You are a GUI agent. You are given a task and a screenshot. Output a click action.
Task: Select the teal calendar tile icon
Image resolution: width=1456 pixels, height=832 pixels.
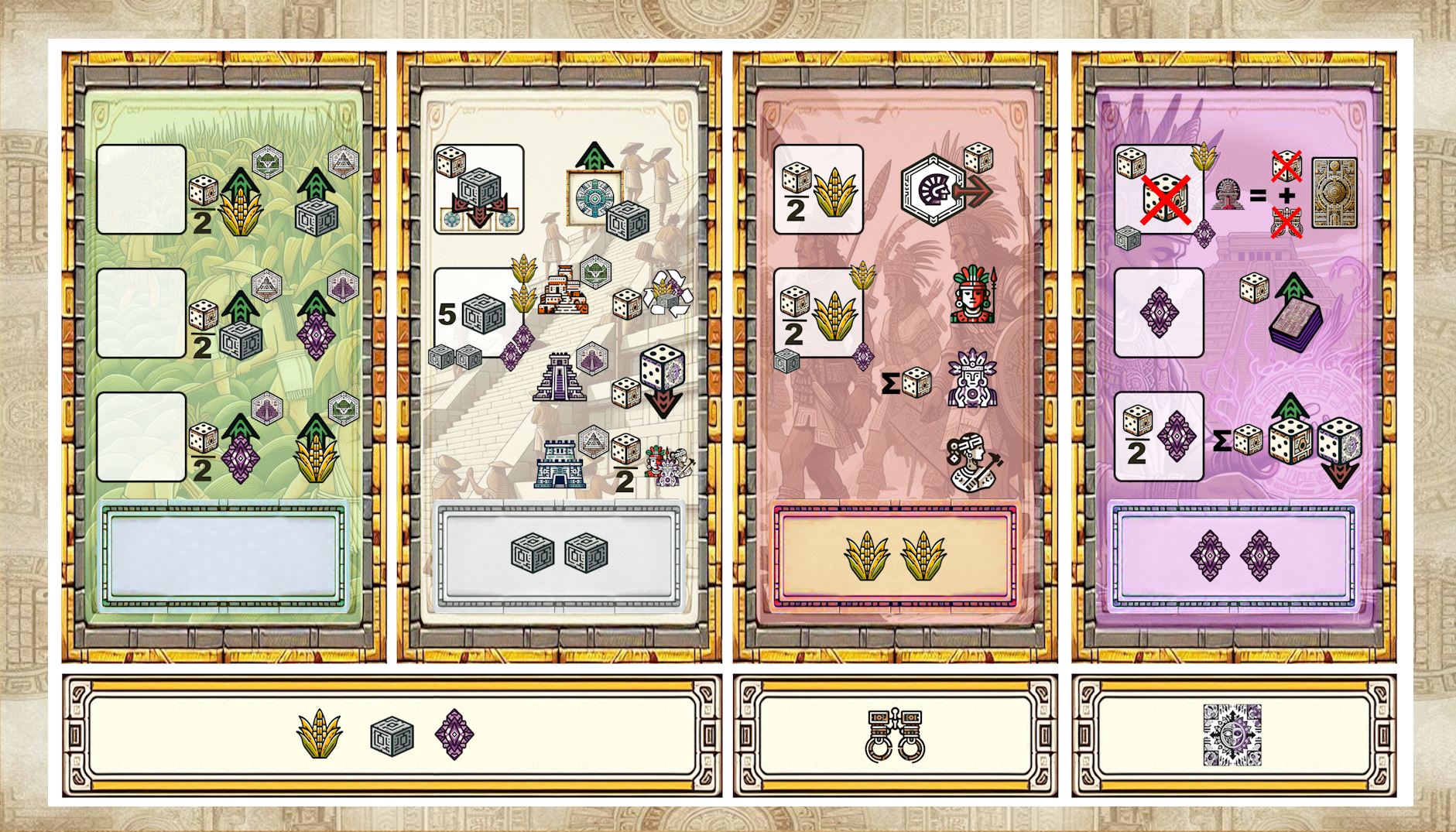[594, 197]
